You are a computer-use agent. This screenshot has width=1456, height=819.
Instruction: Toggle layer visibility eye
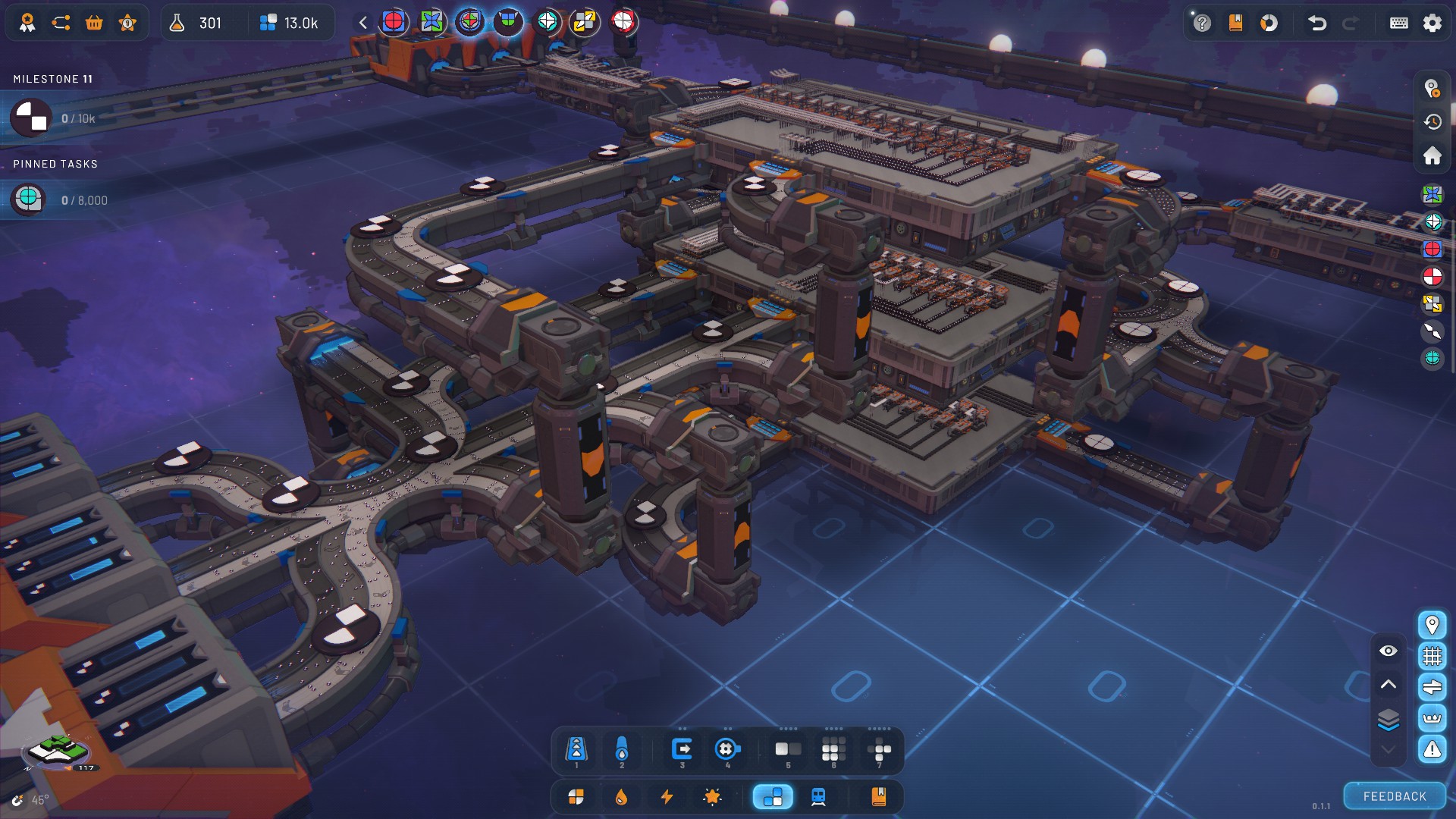pos(1389,651)
